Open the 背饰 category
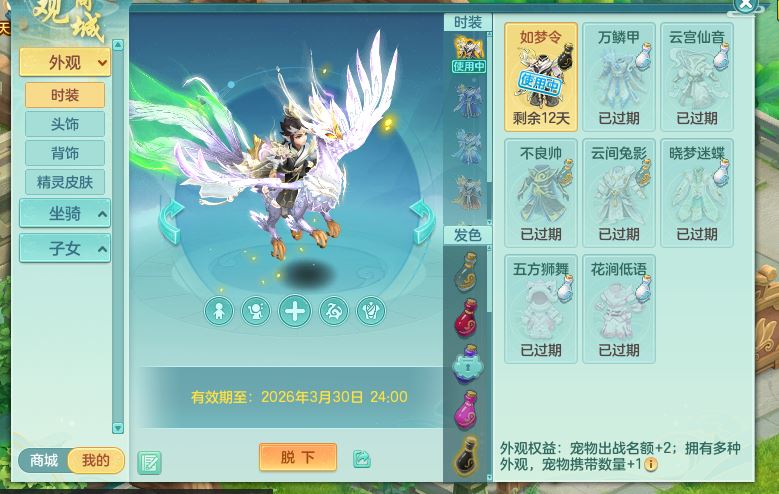The height and width of the screenshot is (494, 779). pyautogui.click(x=65, y=153)
